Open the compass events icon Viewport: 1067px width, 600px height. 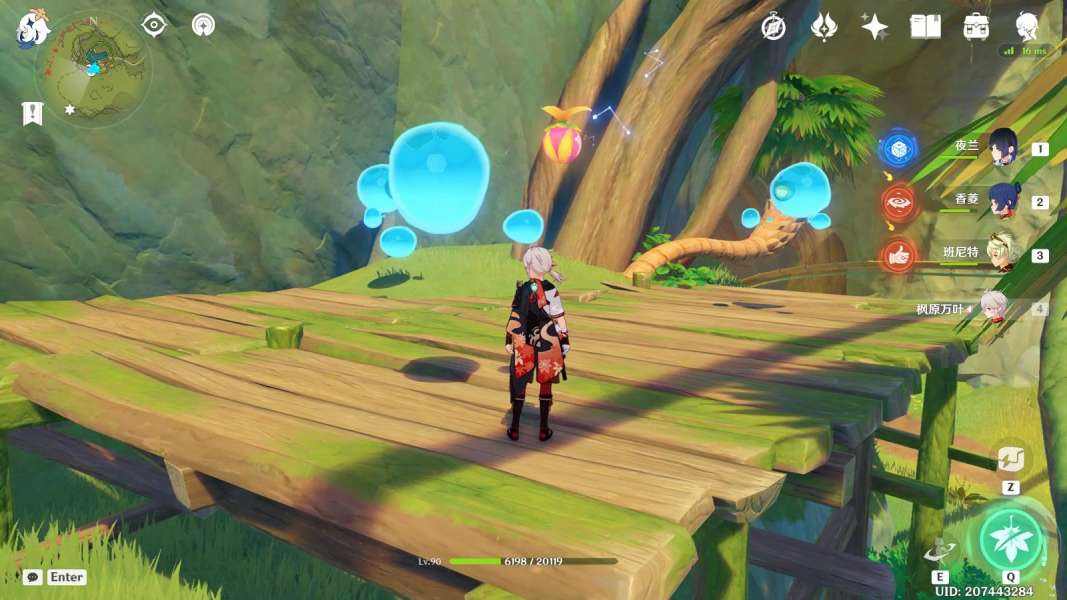(773, 27)
